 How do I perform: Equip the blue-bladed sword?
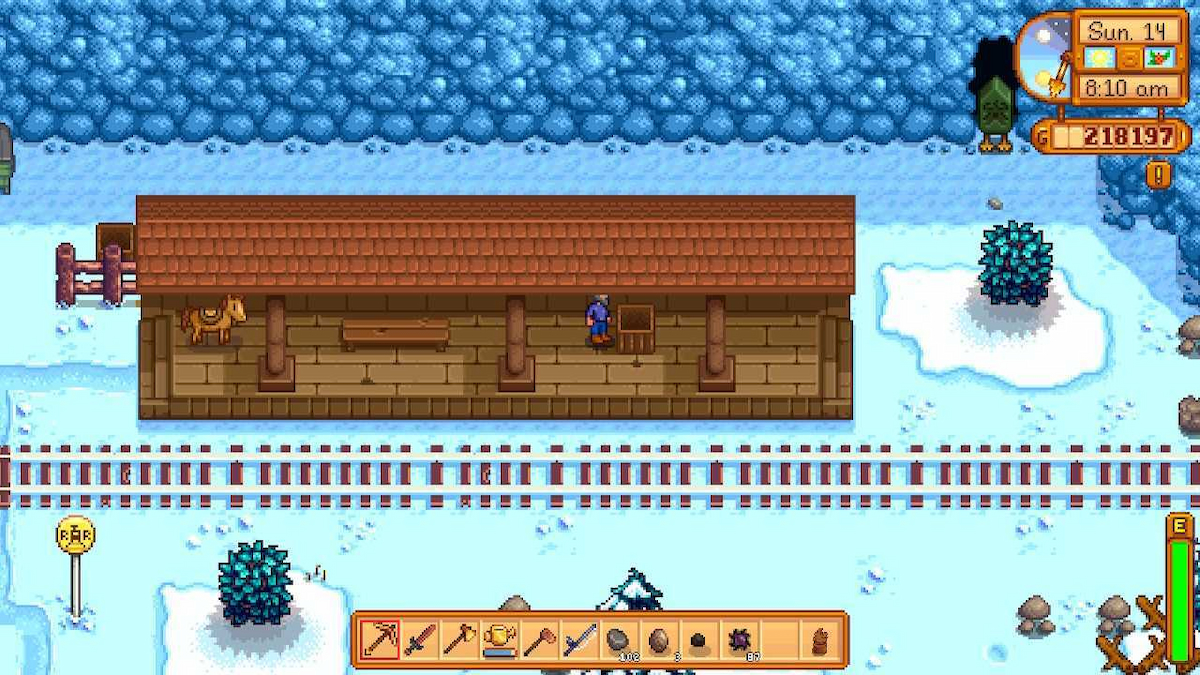(579, 640)
